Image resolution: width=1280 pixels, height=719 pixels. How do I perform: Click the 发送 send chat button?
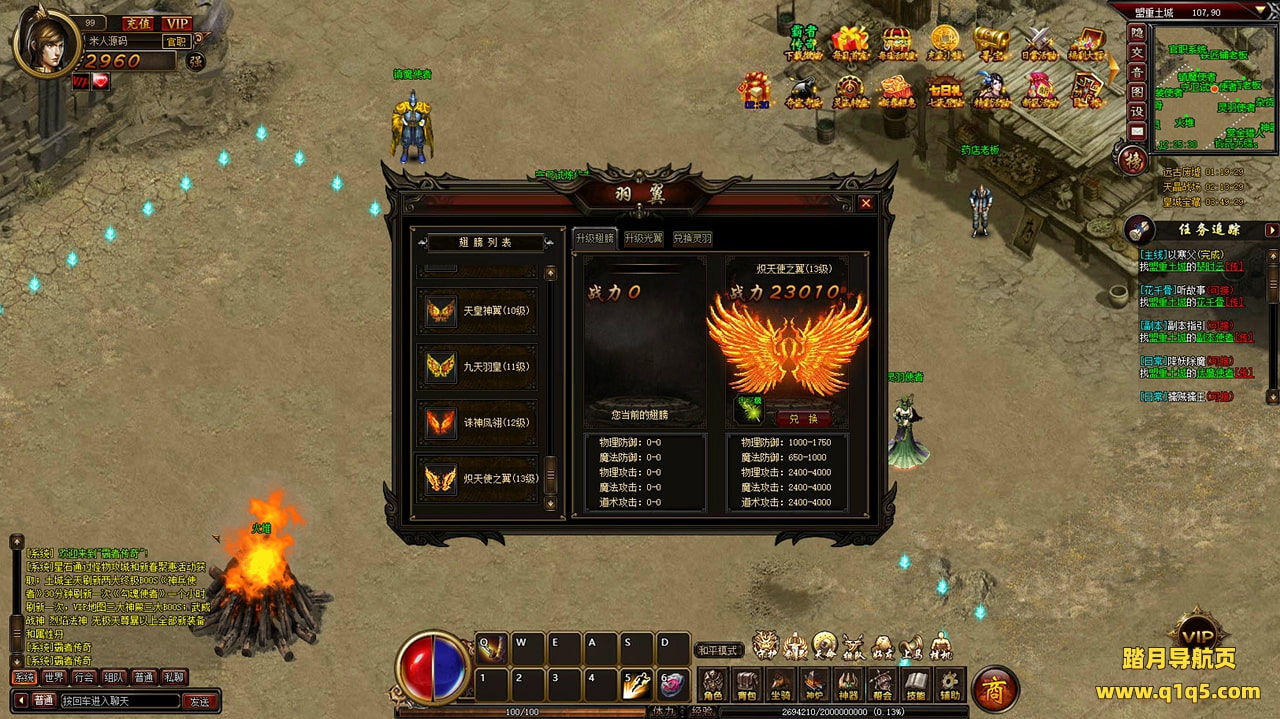point(200,701)
